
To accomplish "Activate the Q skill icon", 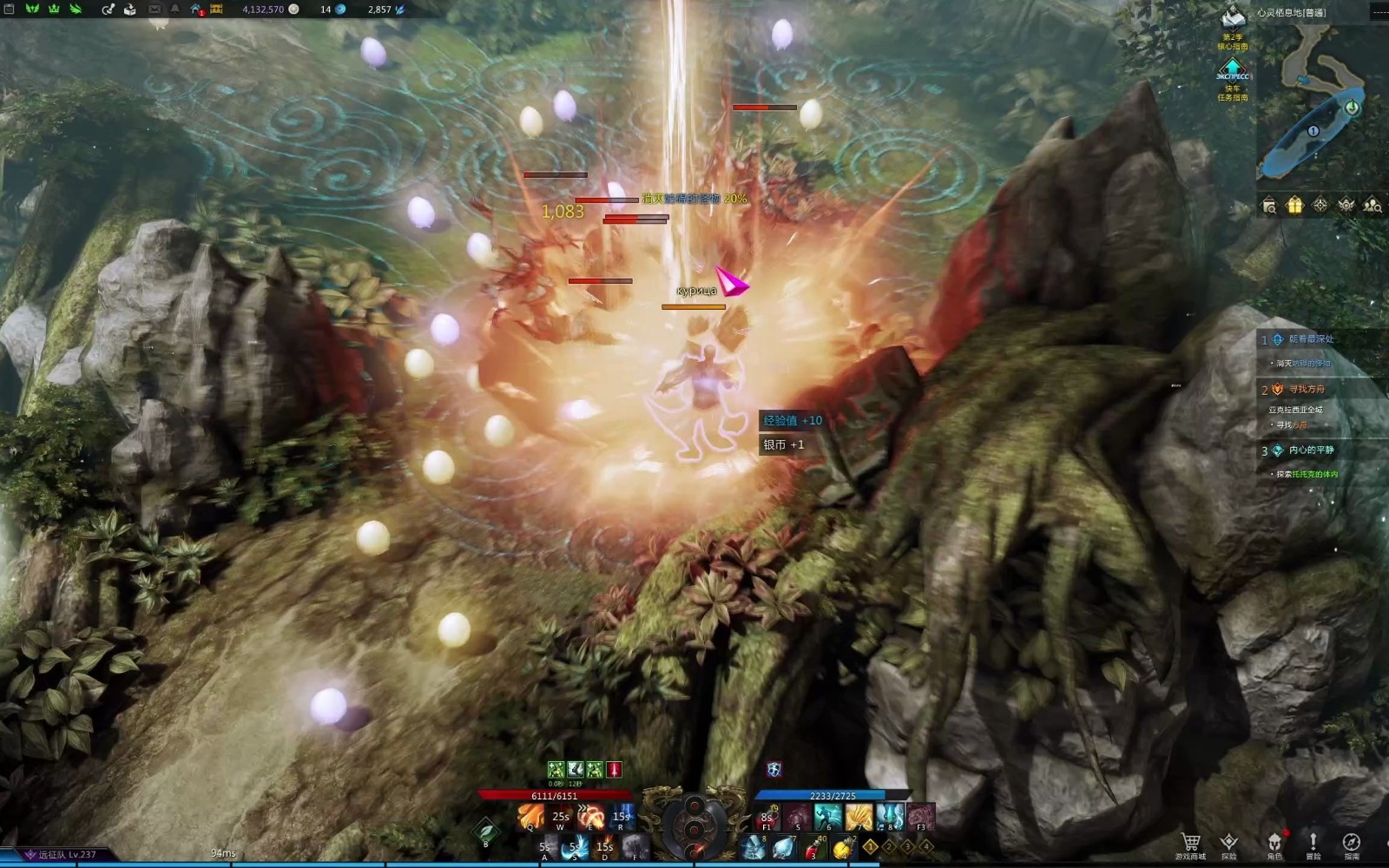I will [x=530, y=816].
